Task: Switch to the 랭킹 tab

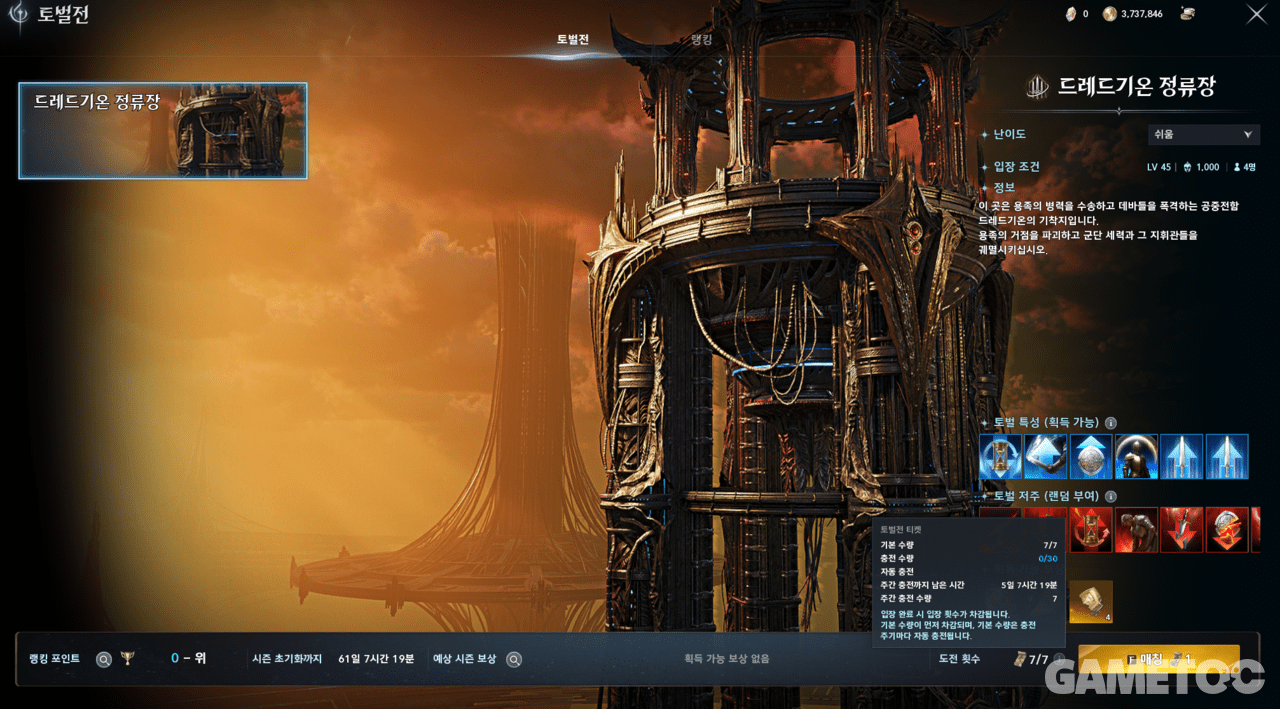Action: (704, 40)
